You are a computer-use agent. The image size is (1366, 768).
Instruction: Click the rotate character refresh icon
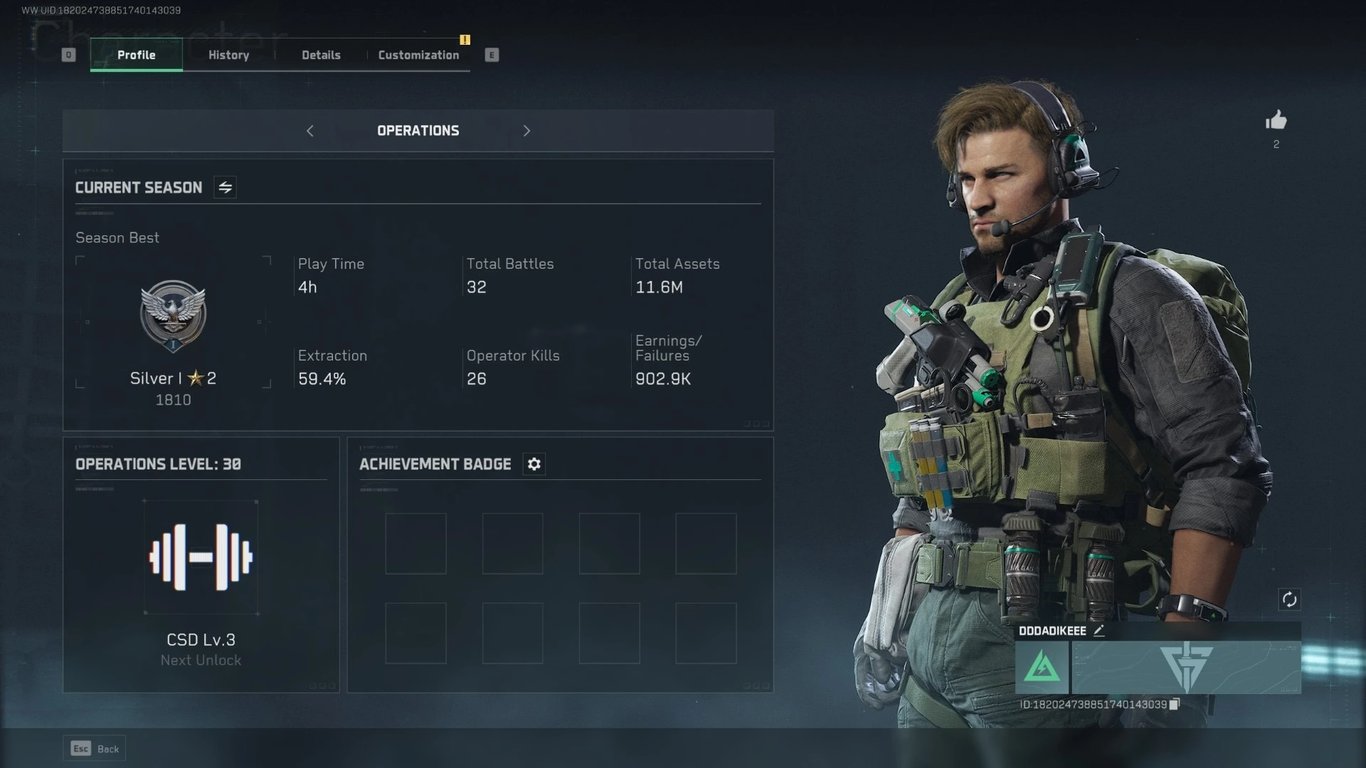tap(1289, 599)
